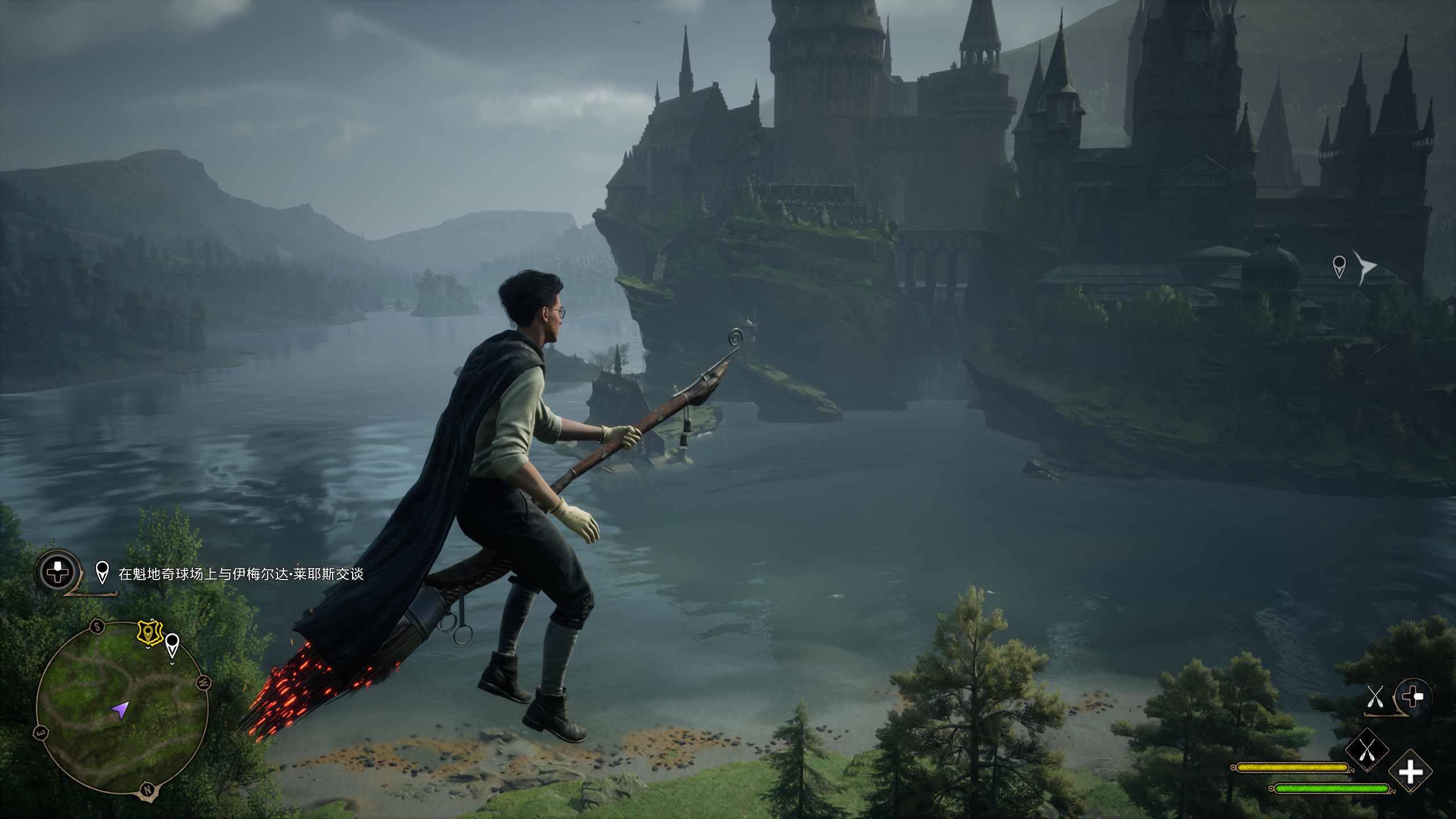The image size is (1456, 819).
Task: Click the purple player arrow on minimap
Action: pyautogui.click(x=121, y=709)
